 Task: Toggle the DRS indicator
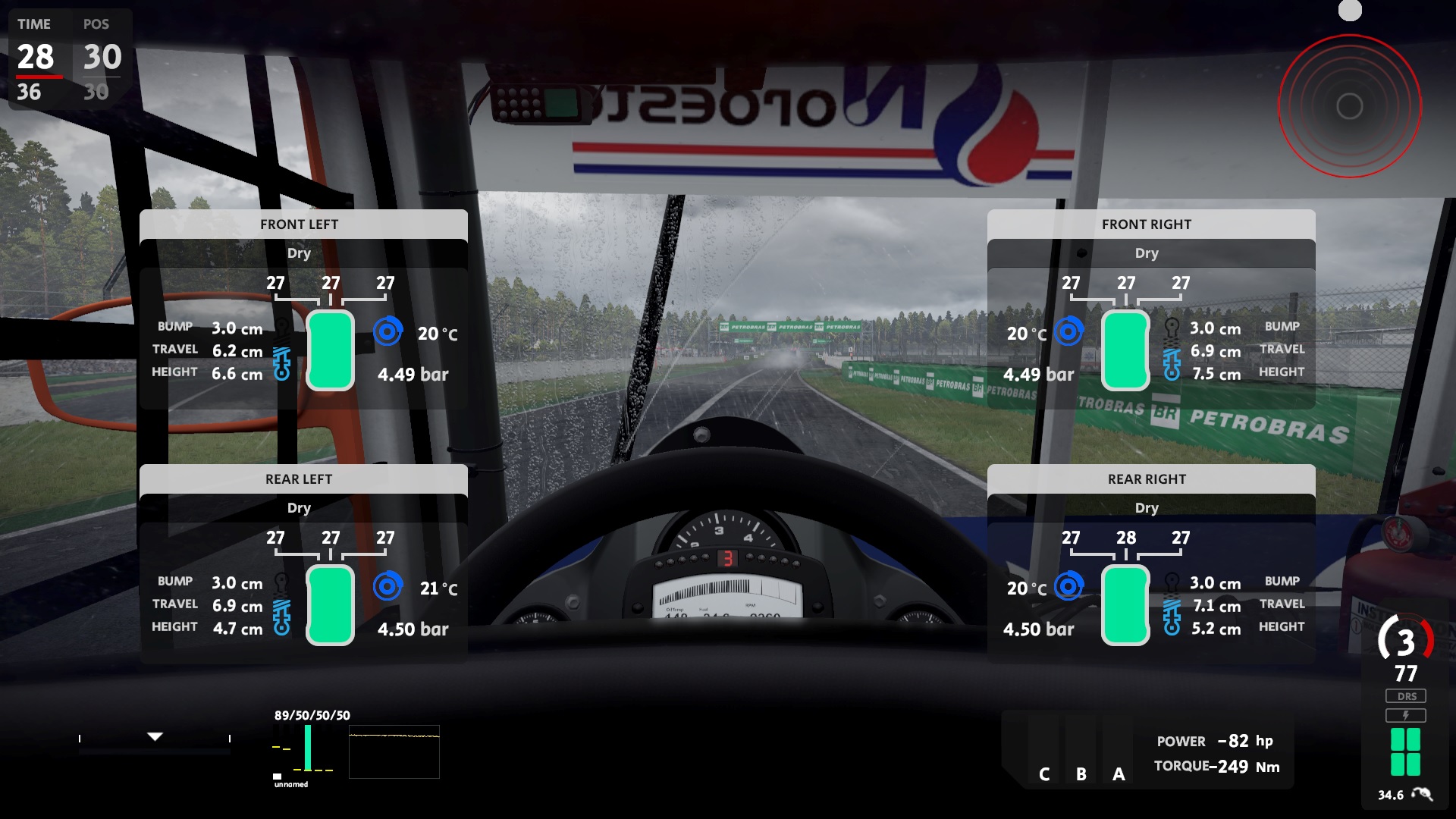click(x=1406, y=696)
